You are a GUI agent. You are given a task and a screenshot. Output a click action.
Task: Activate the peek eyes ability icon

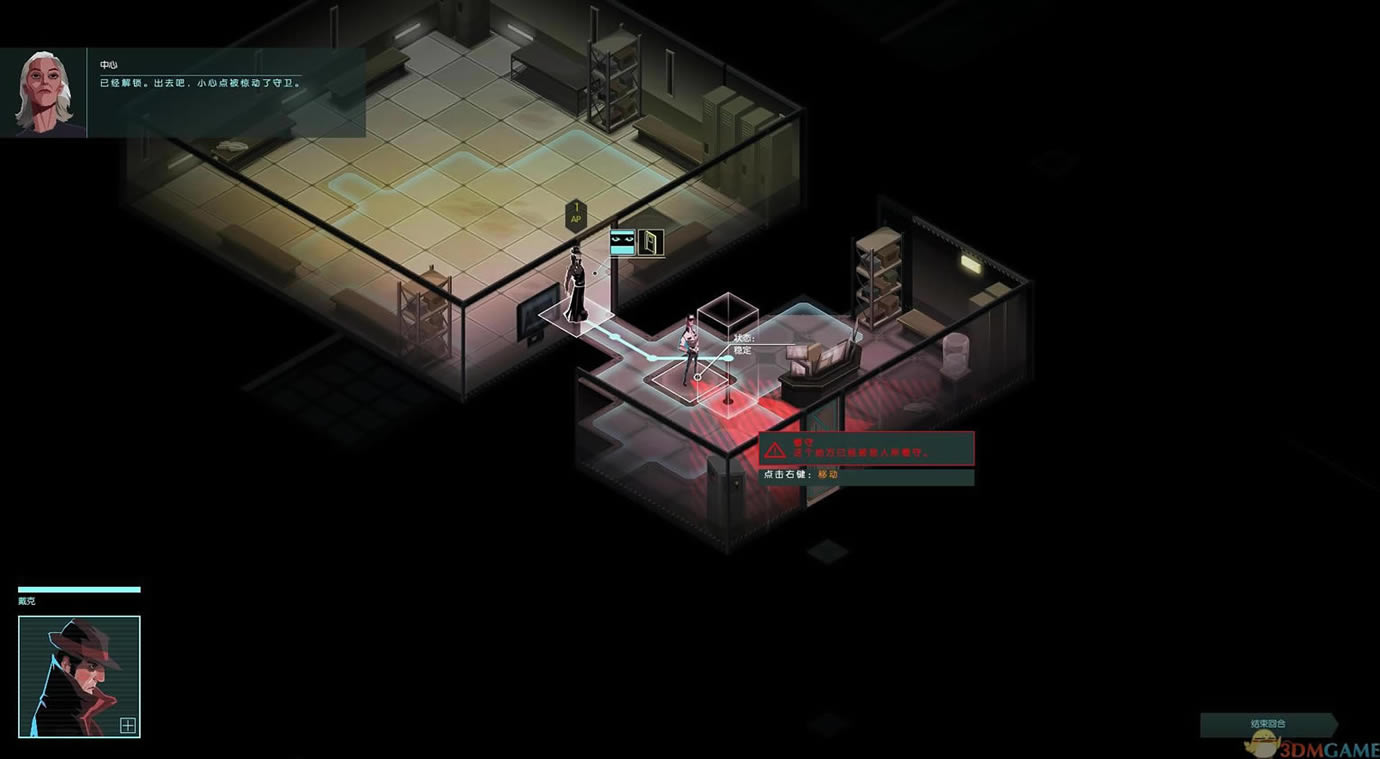pos(623,242)
